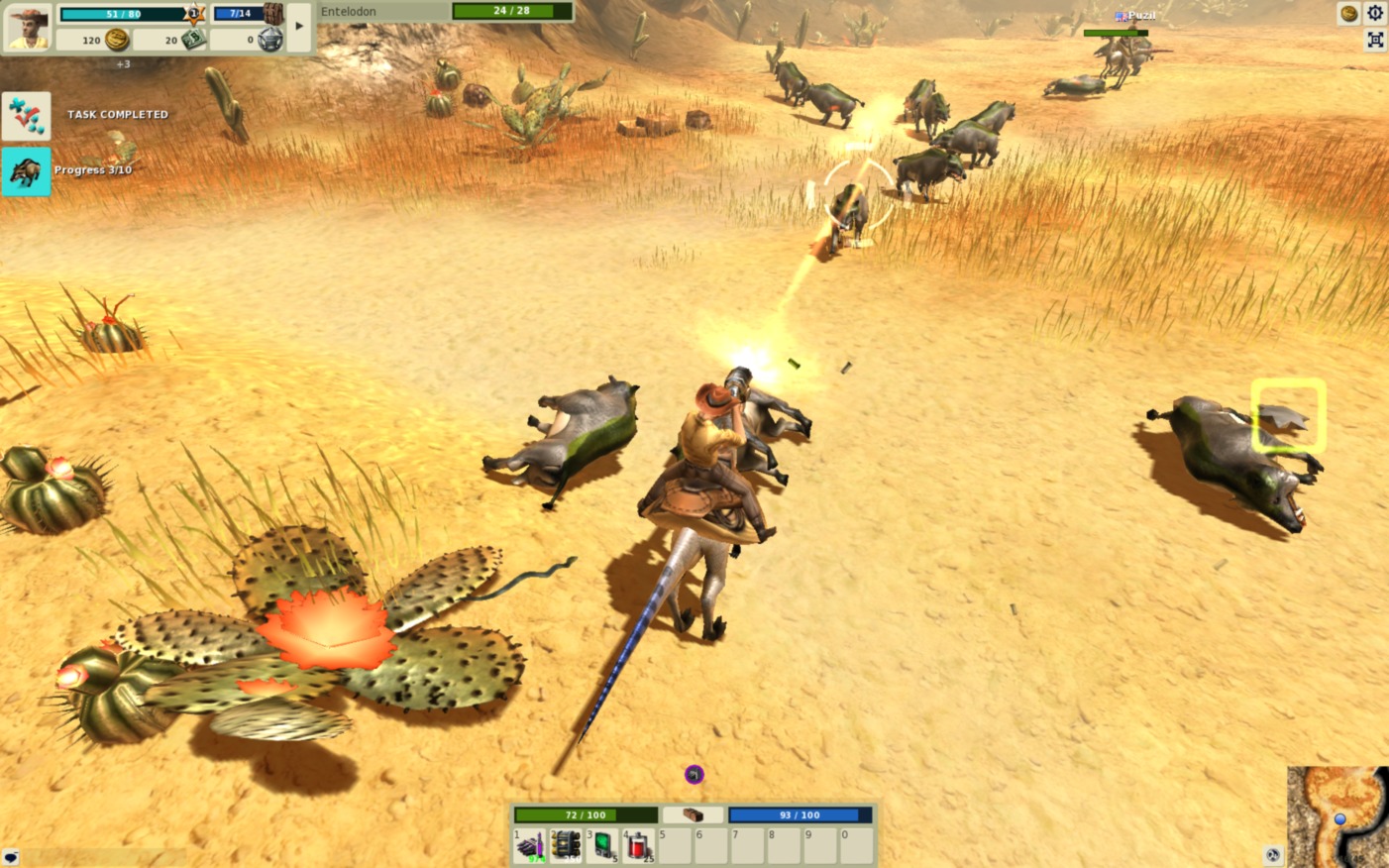1389x868 pixels.
Task: Click the brown item above the hotbar
Action: pyautogui.click(x=693, y=814)
